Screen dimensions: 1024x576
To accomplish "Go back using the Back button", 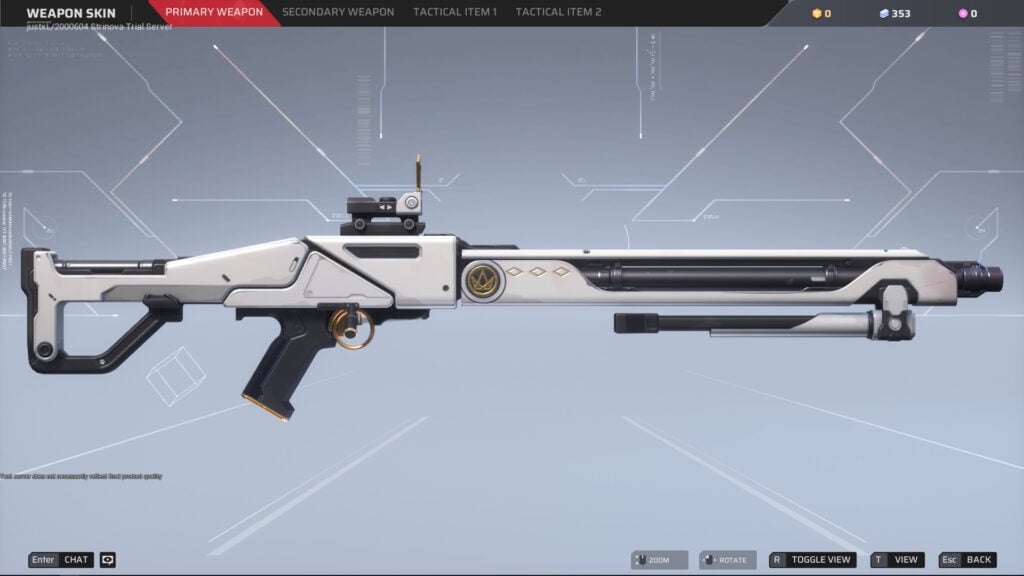I will [x=968, y=560].
